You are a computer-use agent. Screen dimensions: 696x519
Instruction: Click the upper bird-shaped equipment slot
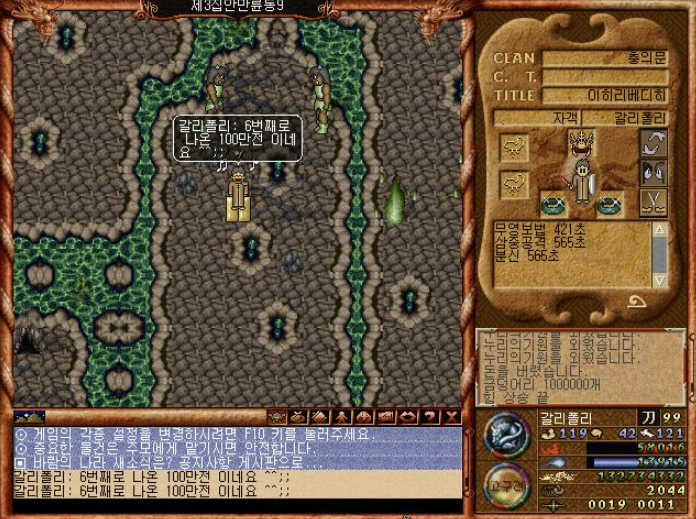tap(515, 148)
